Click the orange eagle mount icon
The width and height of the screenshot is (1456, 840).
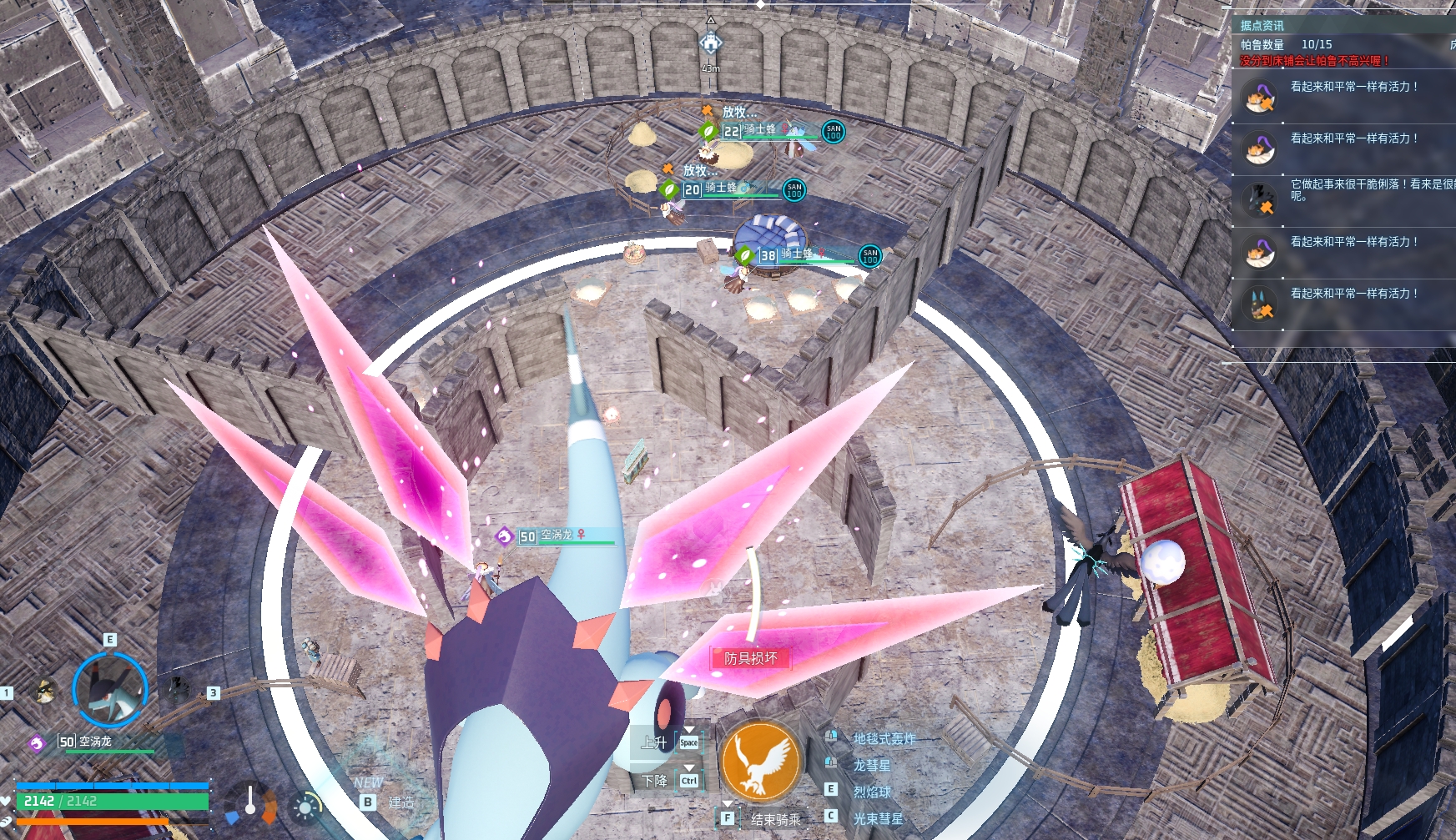(760, 762)
